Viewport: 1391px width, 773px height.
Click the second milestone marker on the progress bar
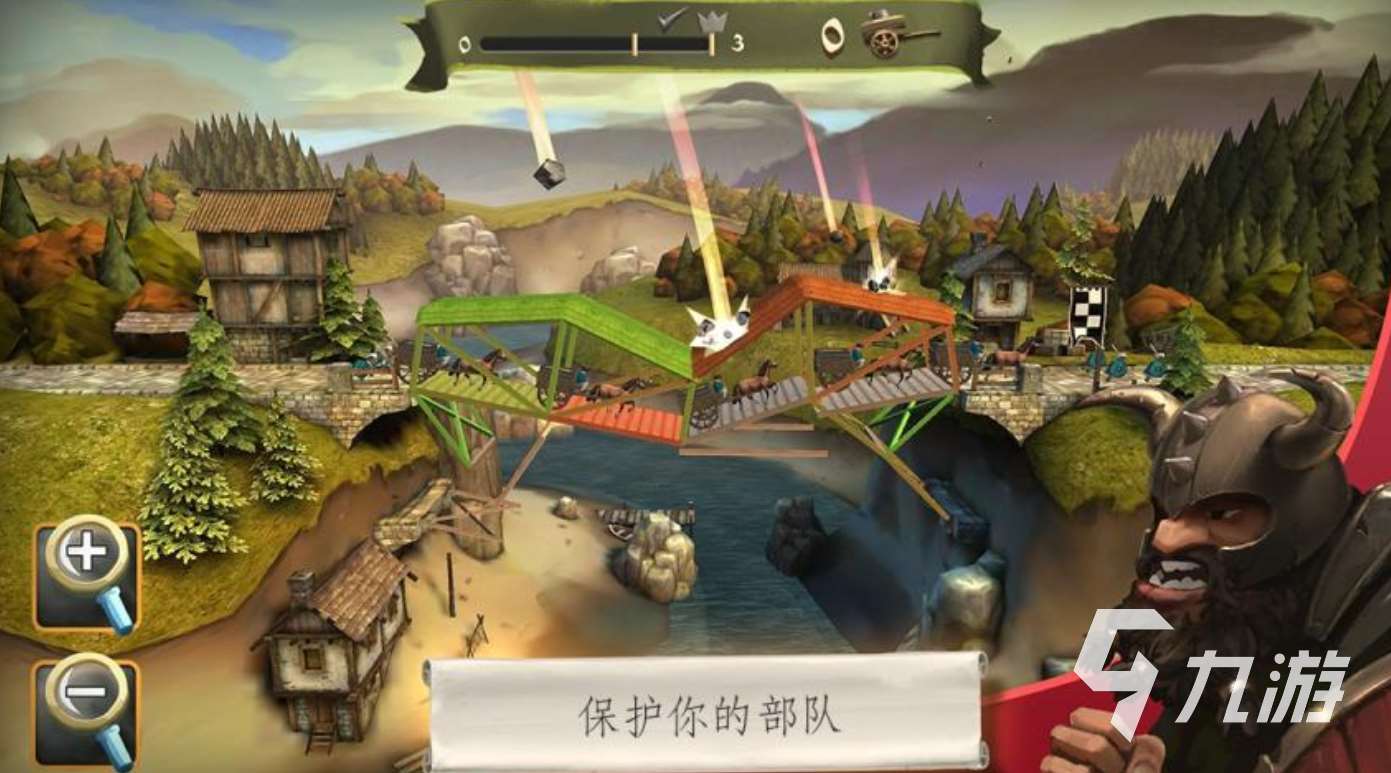(710, 43)
